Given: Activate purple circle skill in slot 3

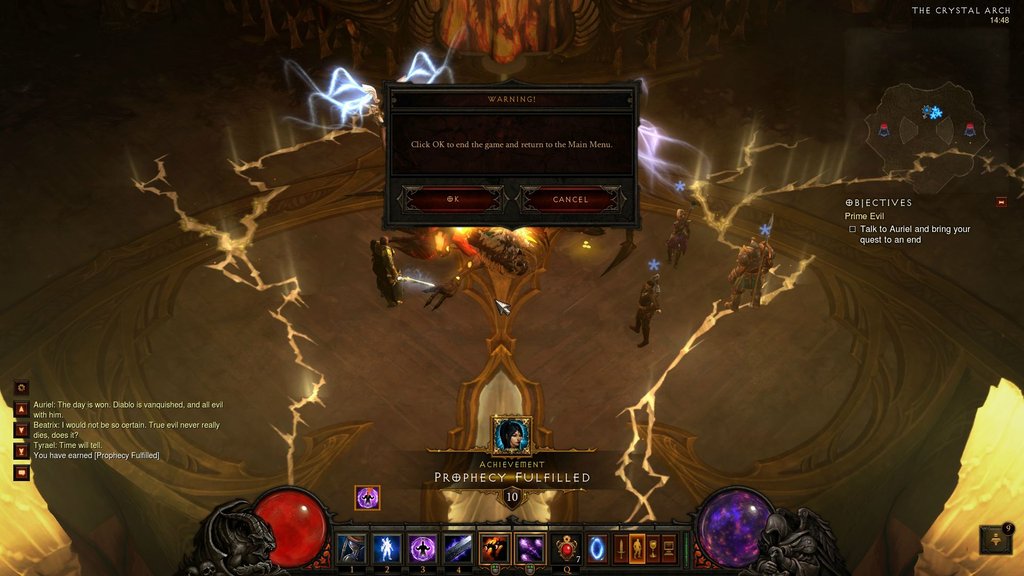Looking at the screenshot, I should 421,548.
